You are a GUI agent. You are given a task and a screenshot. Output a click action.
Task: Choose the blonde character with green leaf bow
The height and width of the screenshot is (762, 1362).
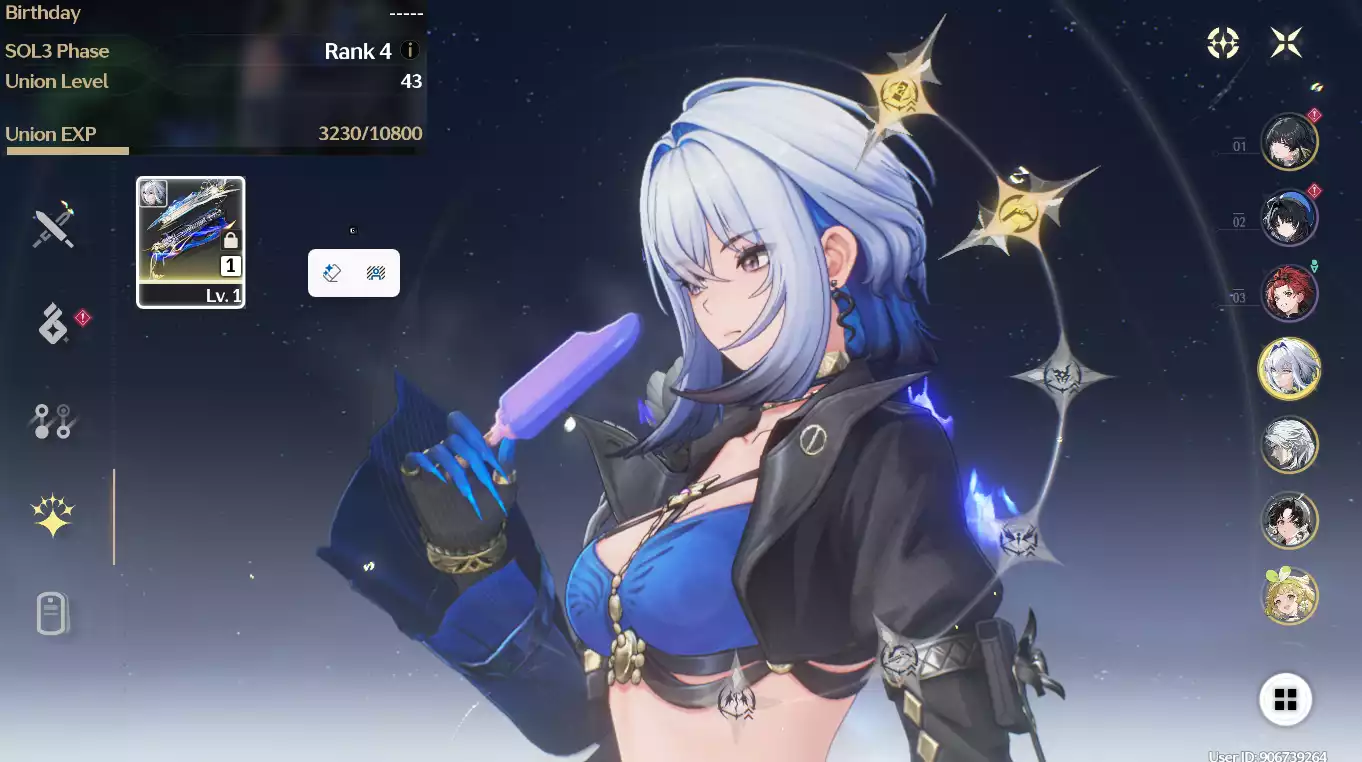[x=1288, y=596]
